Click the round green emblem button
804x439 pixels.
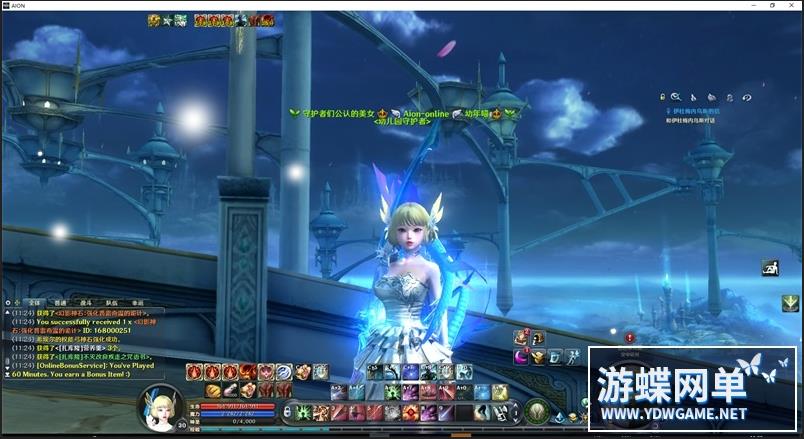click(537, 410)
